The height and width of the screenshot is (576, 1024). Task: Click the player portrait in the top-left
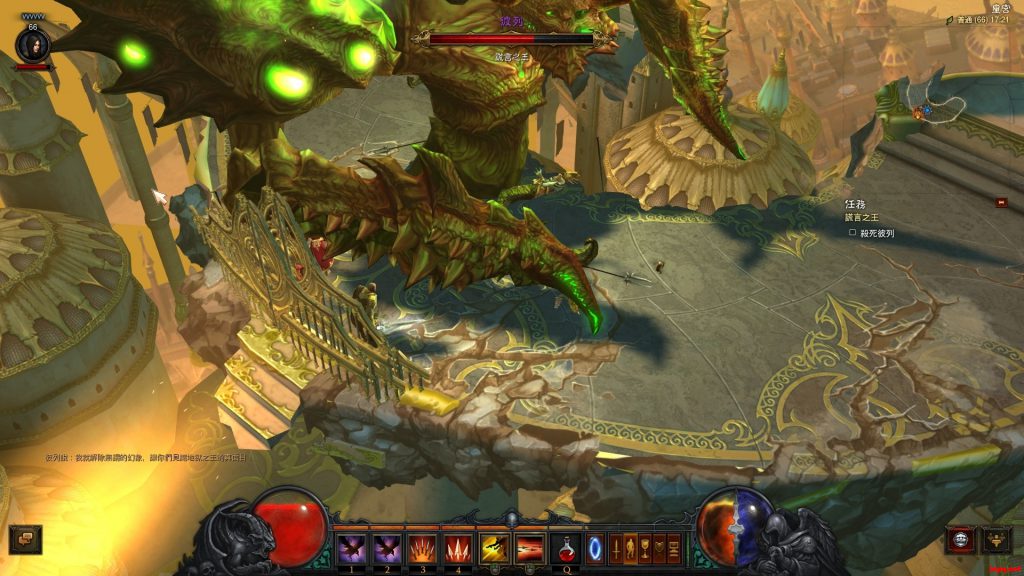[32, 44]
